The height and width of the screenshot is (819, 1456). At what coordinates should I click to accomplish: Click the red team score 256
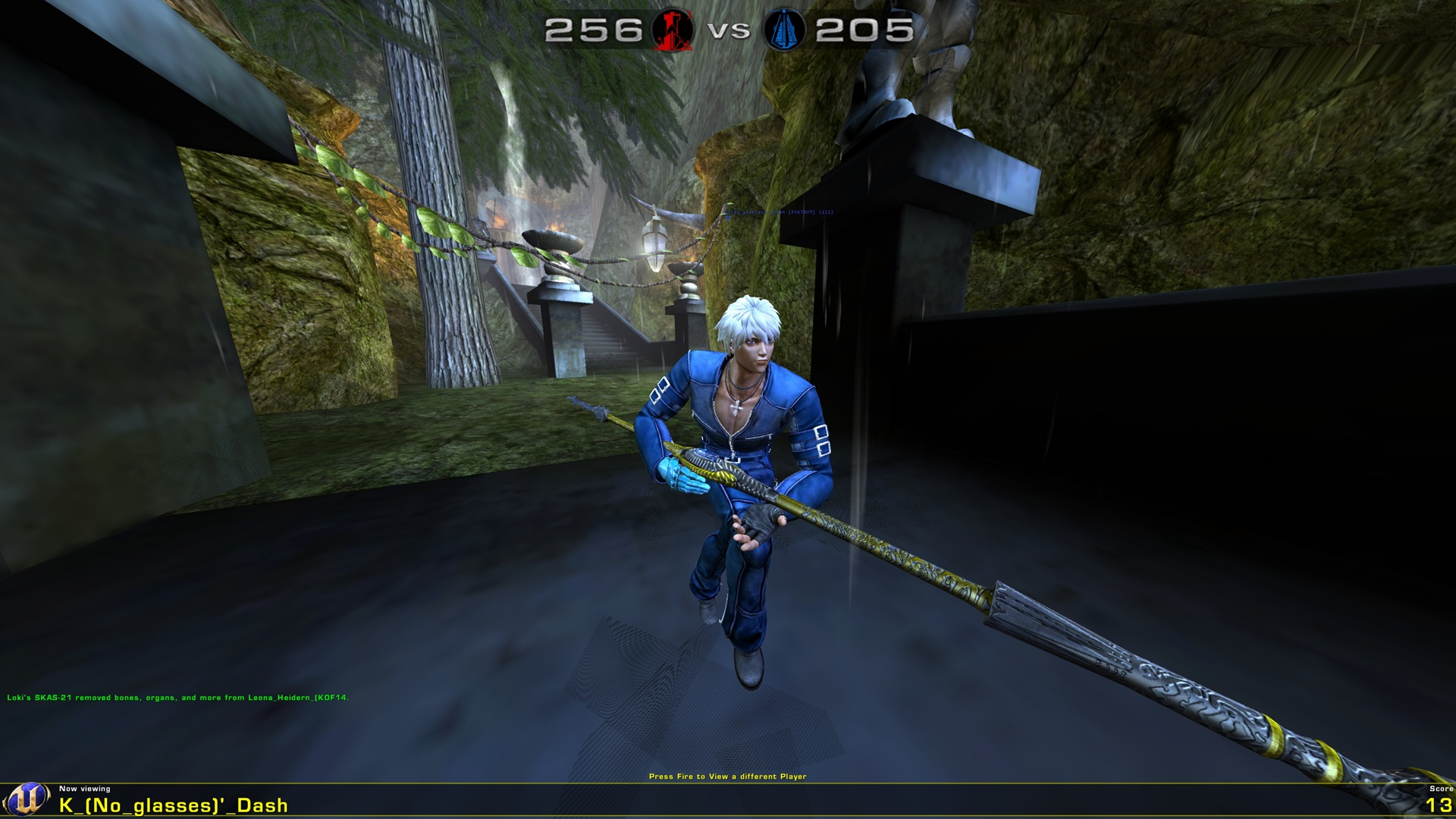tap(593, 31)
